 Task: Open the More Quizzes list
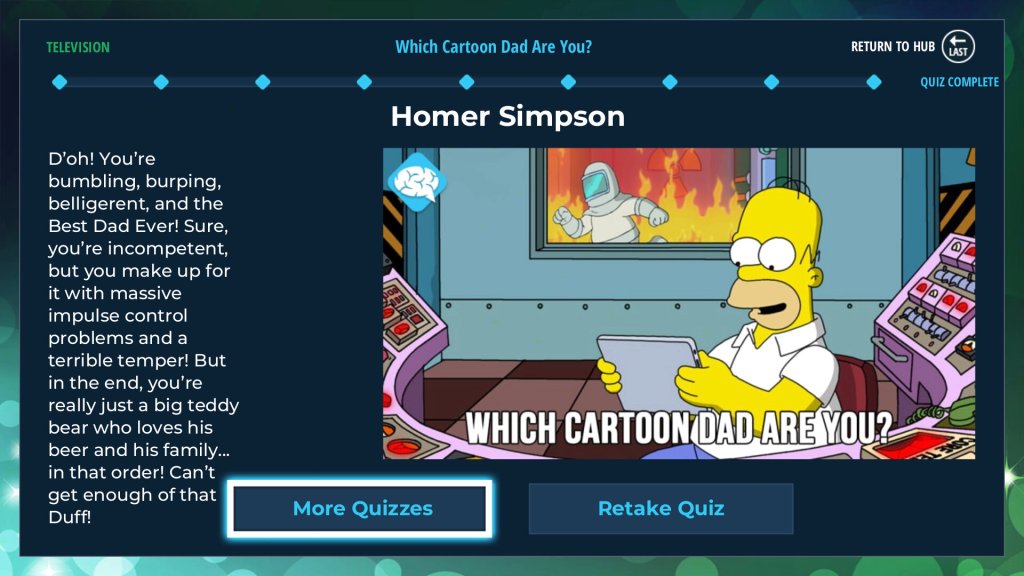(360, 508)
